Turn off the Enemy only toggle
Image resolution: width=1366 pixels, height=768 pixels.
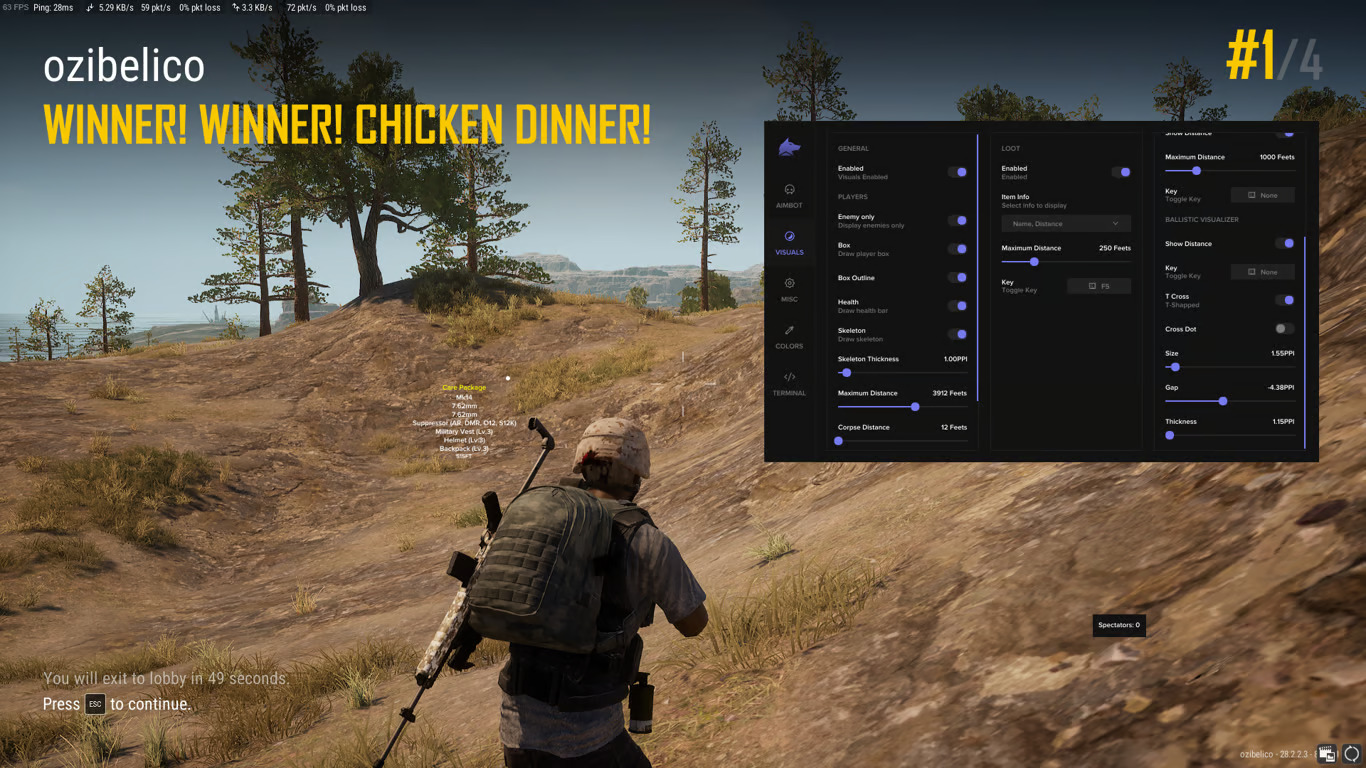click(958, 220)
